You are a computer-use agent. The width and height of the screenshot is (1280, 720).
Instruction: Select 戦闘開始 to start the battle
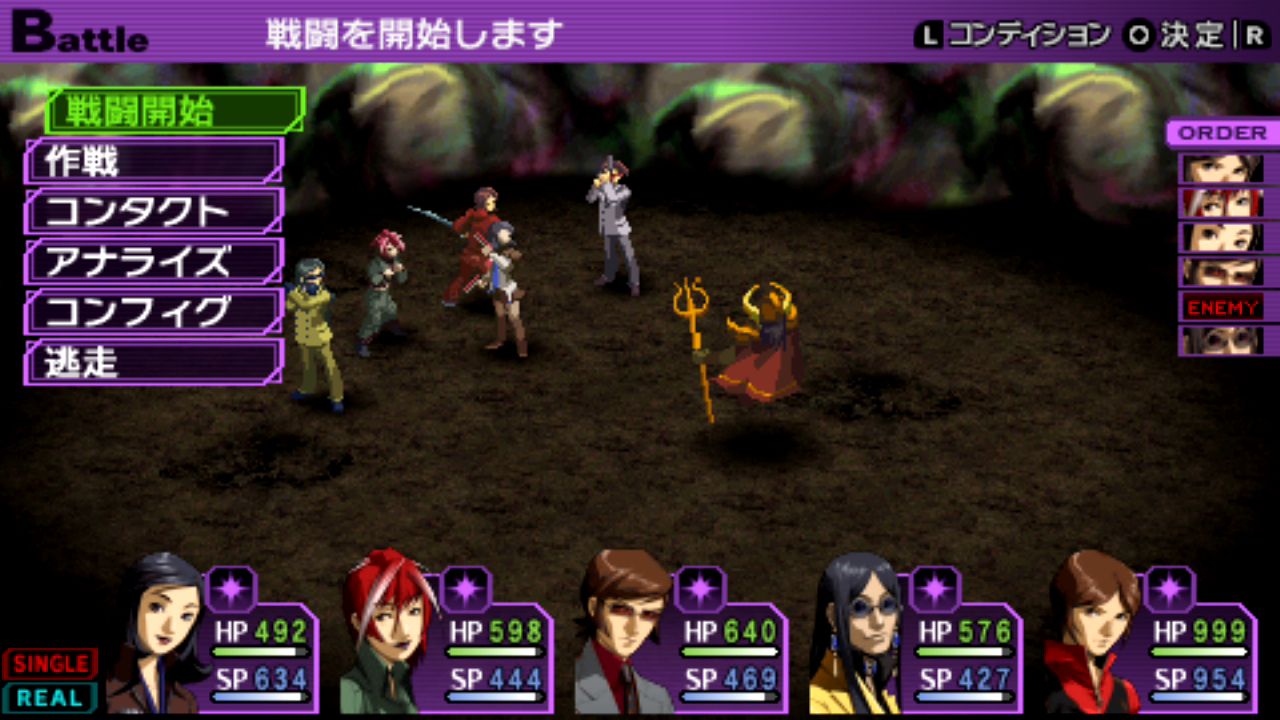(174, 111)
